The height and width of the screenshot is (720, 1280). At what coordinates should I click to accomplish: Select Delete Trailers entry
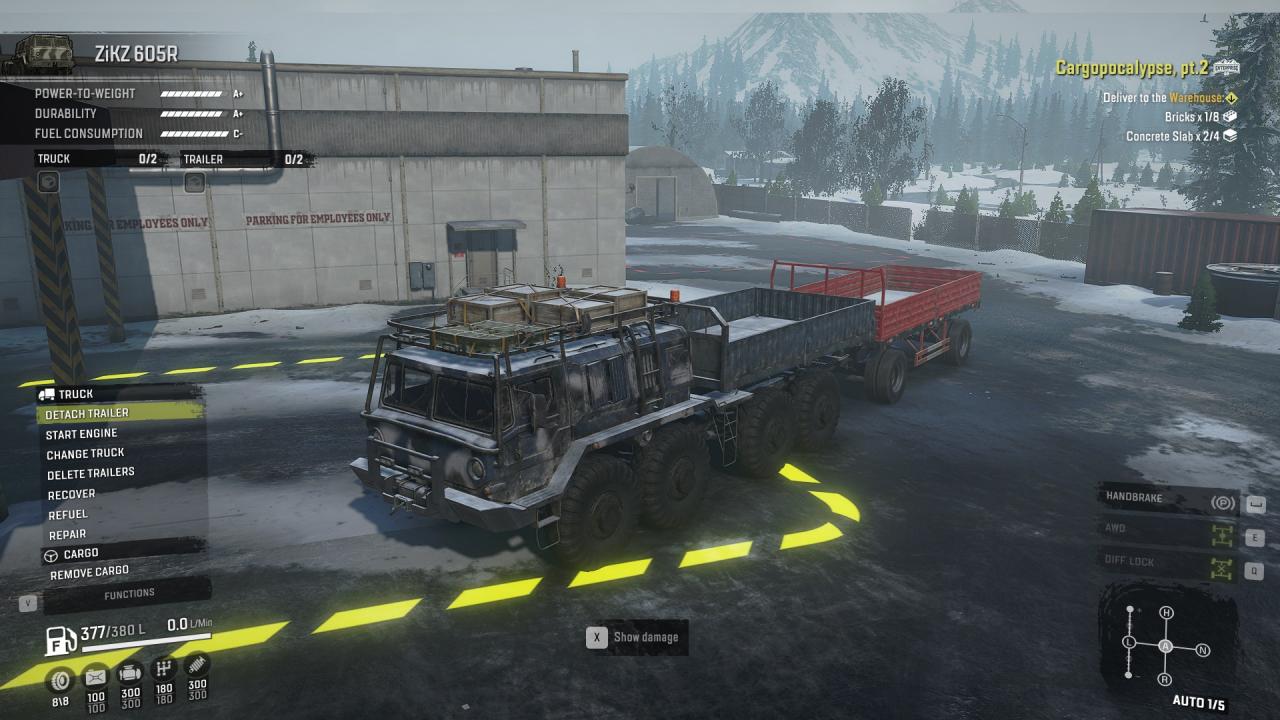click(90, 473)
